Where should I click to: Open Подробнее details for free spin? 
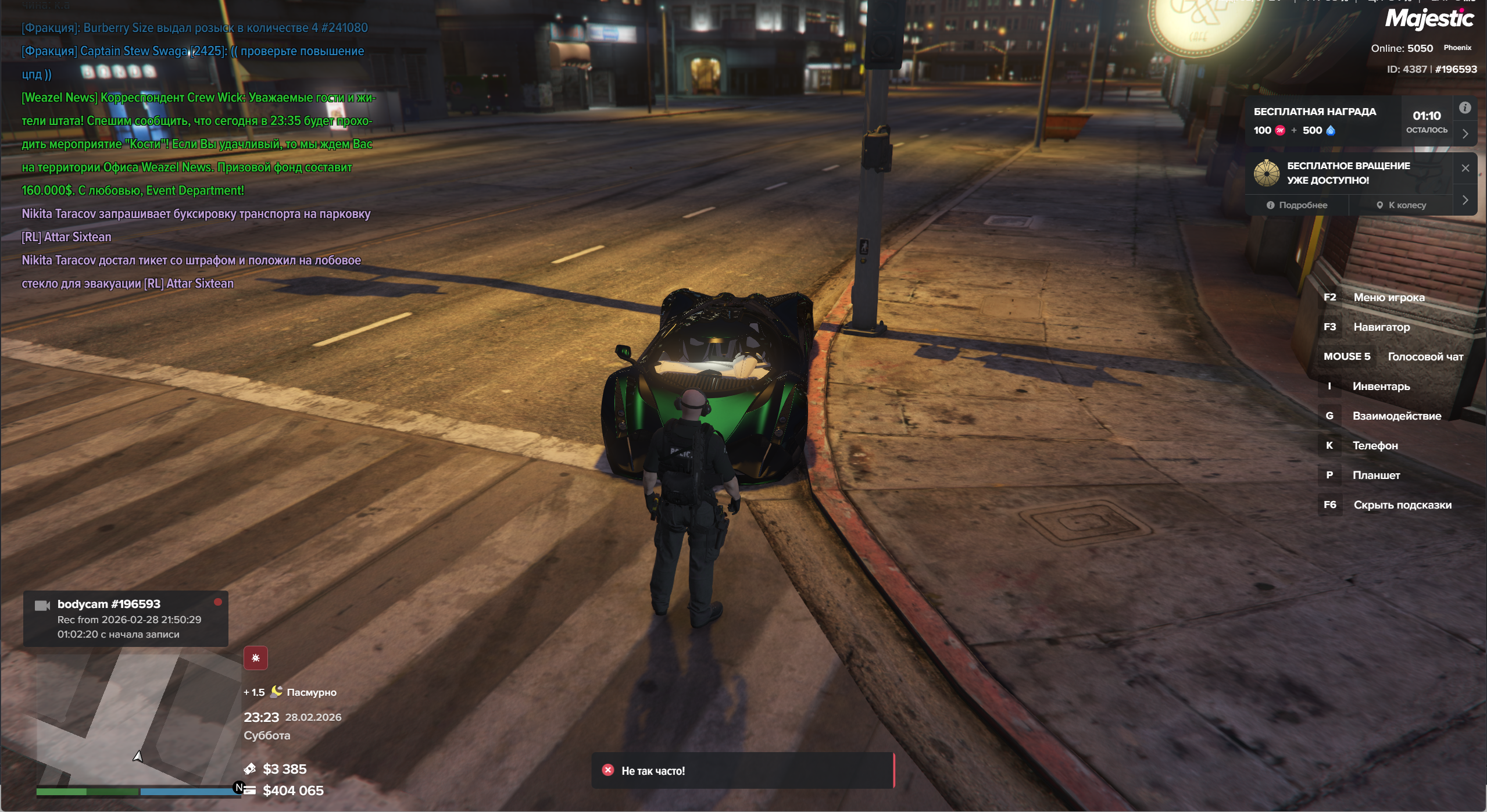point(1297,205)
